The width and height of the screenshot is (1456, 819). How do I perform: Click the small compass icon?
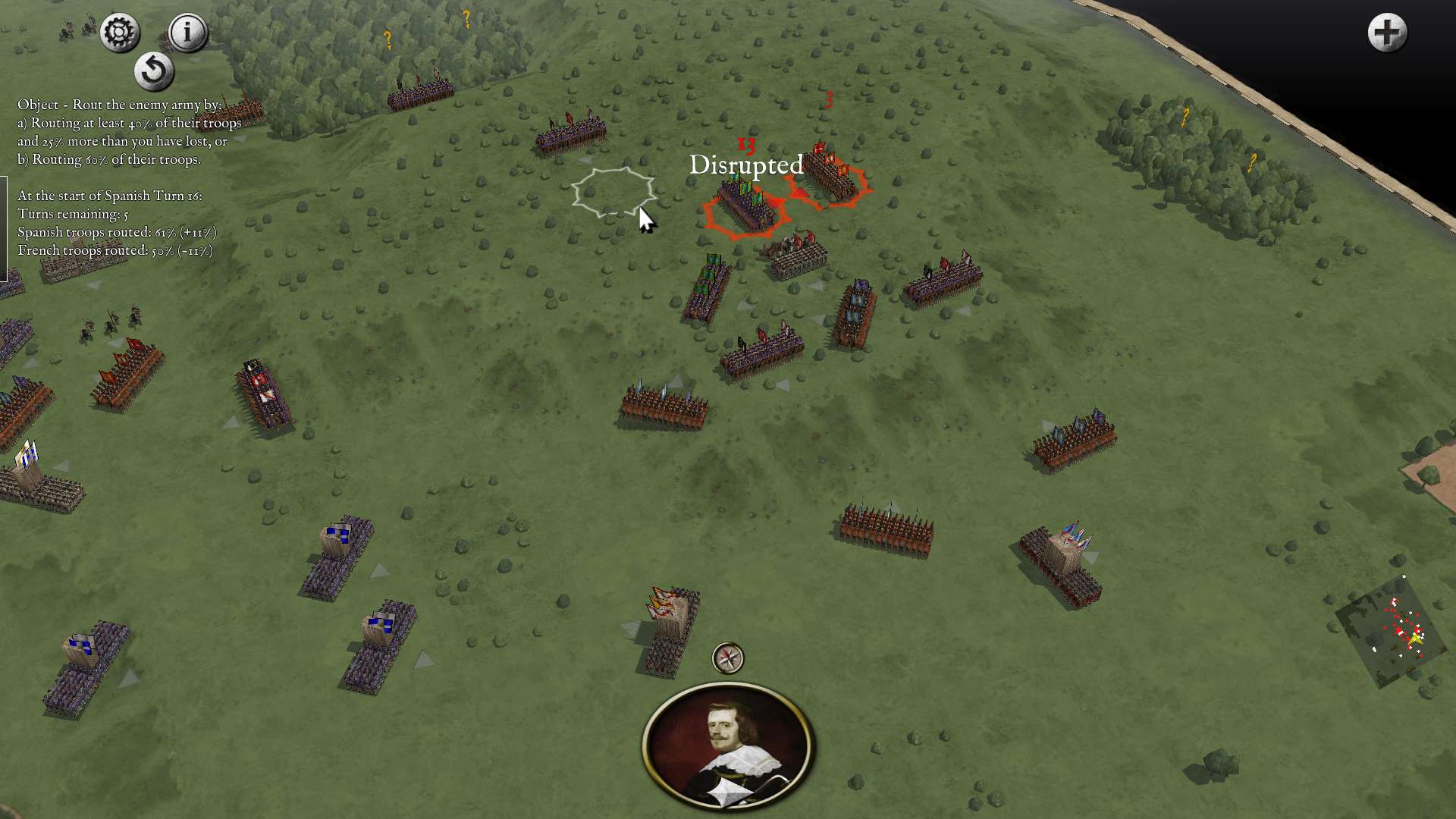point(728,657)
